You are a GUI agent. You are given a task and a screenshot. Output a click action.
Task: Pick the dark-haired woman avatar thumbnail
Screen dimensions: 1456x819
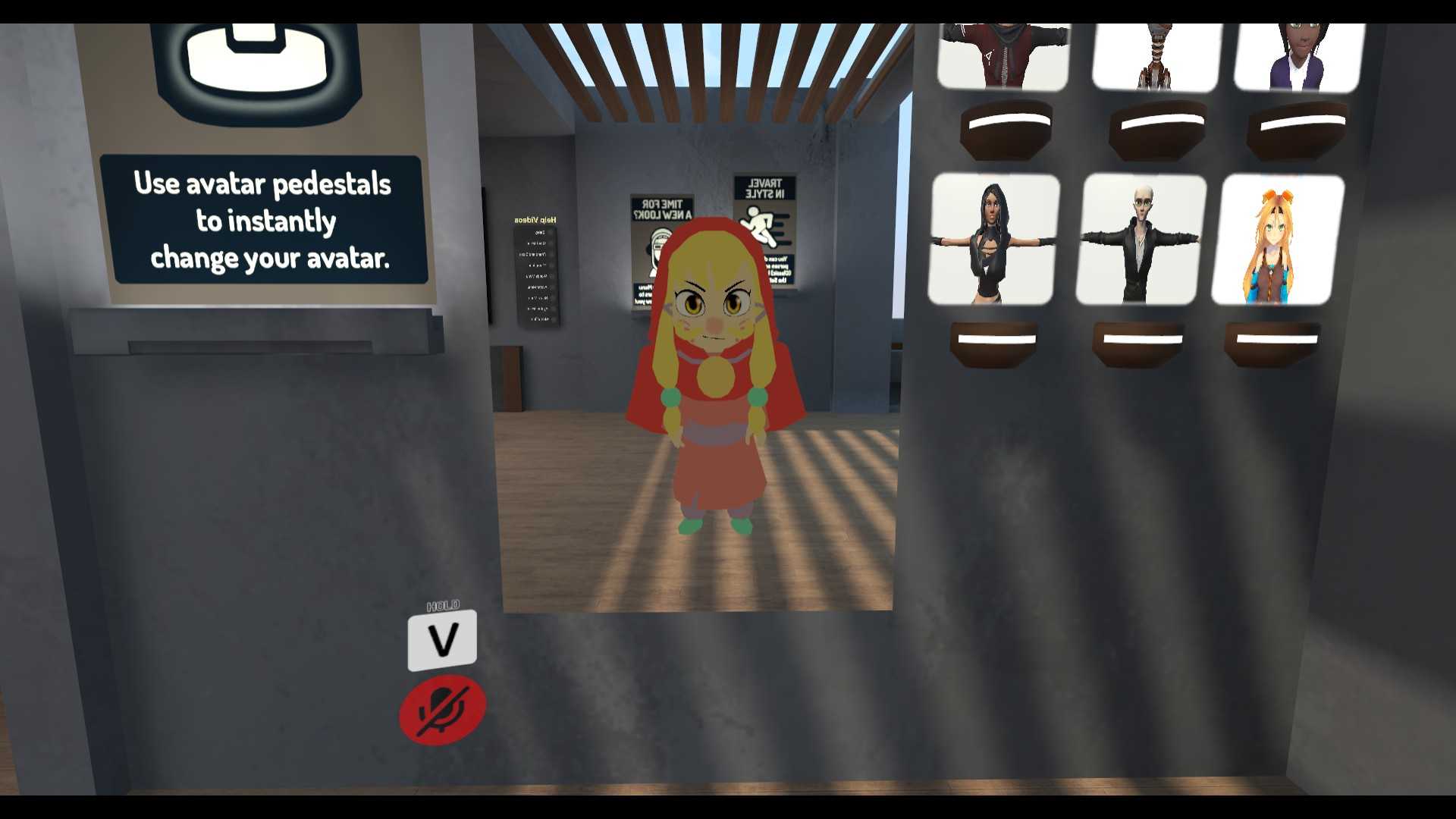(x=993, y=240)
